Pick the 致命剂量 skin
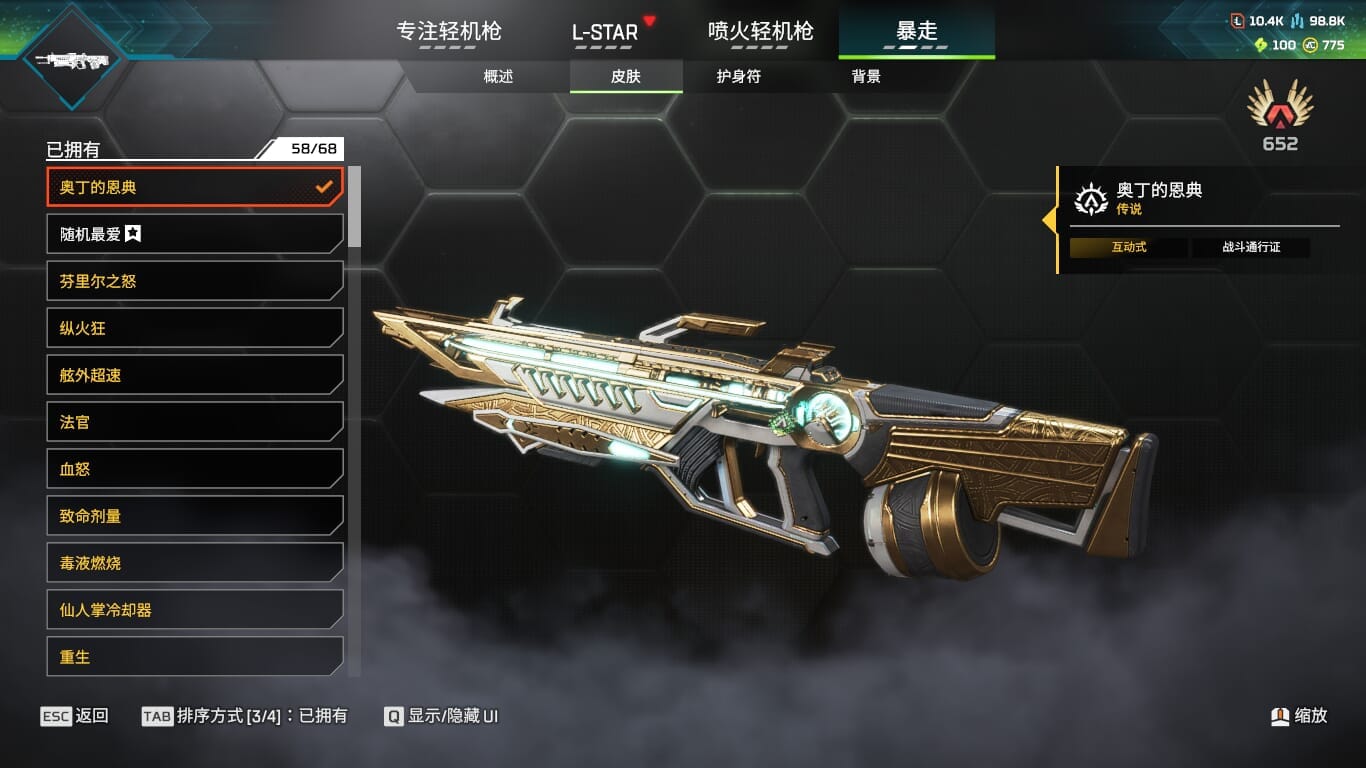1366x768 pixels. pos(195,516)
